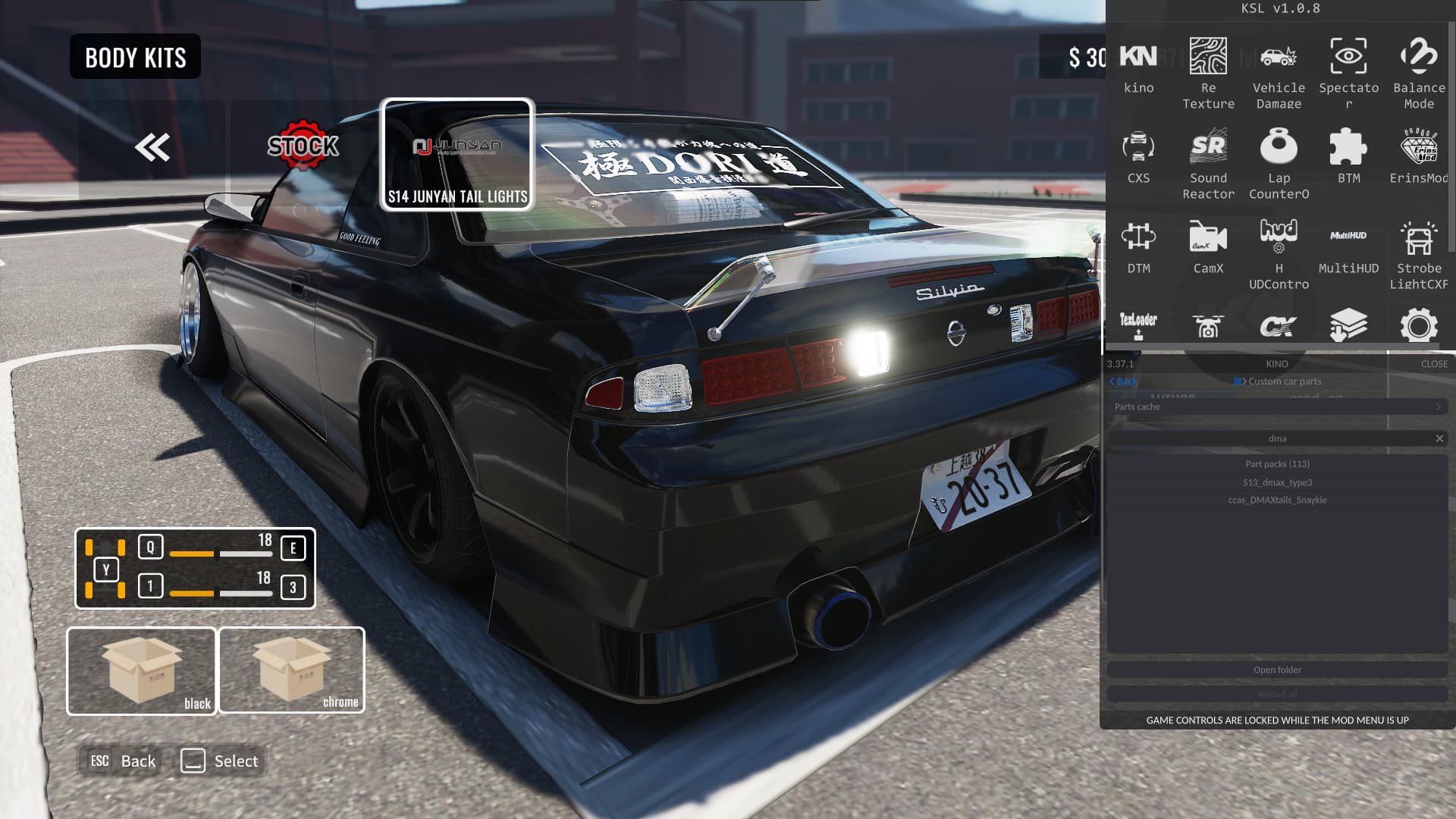Open the MultiHUD mod
Screen dimensions: 1456x819
click(1348, 246)
